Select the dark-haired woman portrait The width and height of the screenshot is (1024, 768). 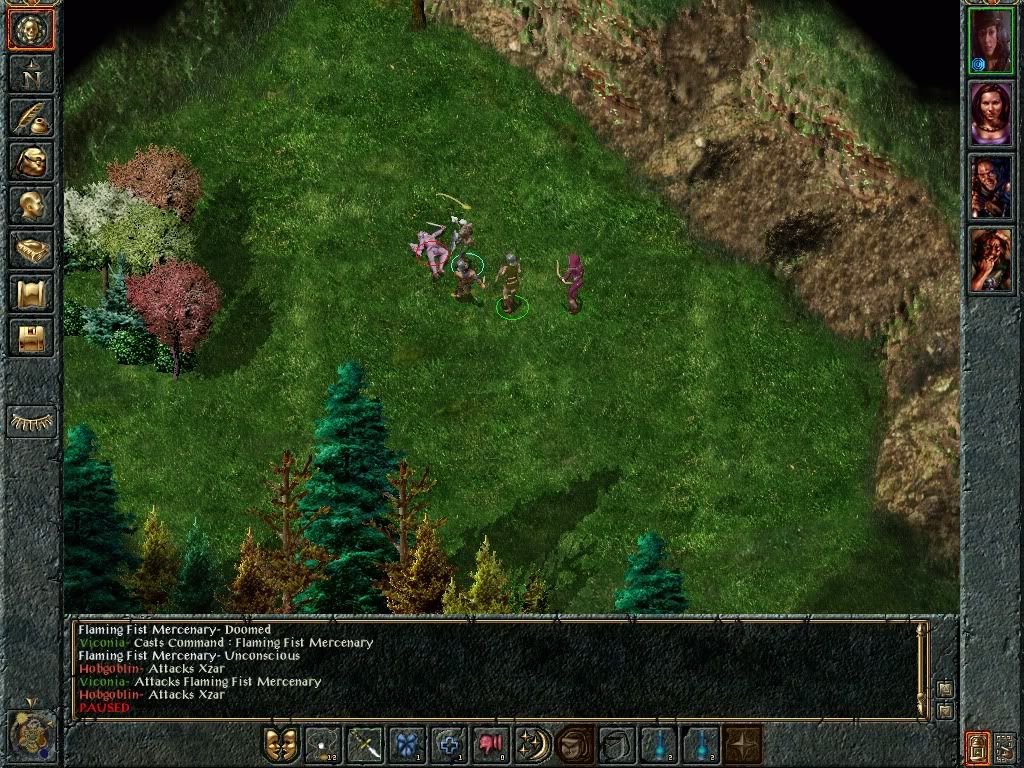990,113
